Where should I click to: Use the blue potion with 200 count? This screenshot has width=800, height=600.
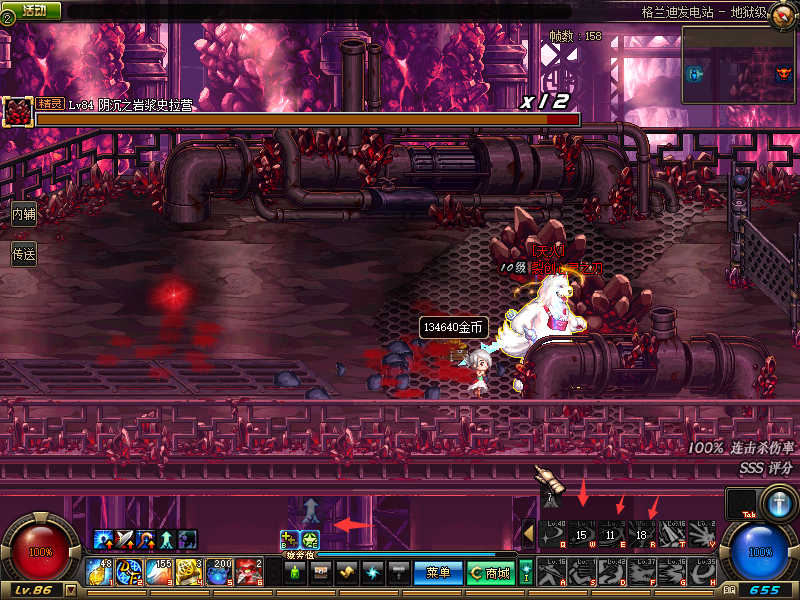[220, 572]
